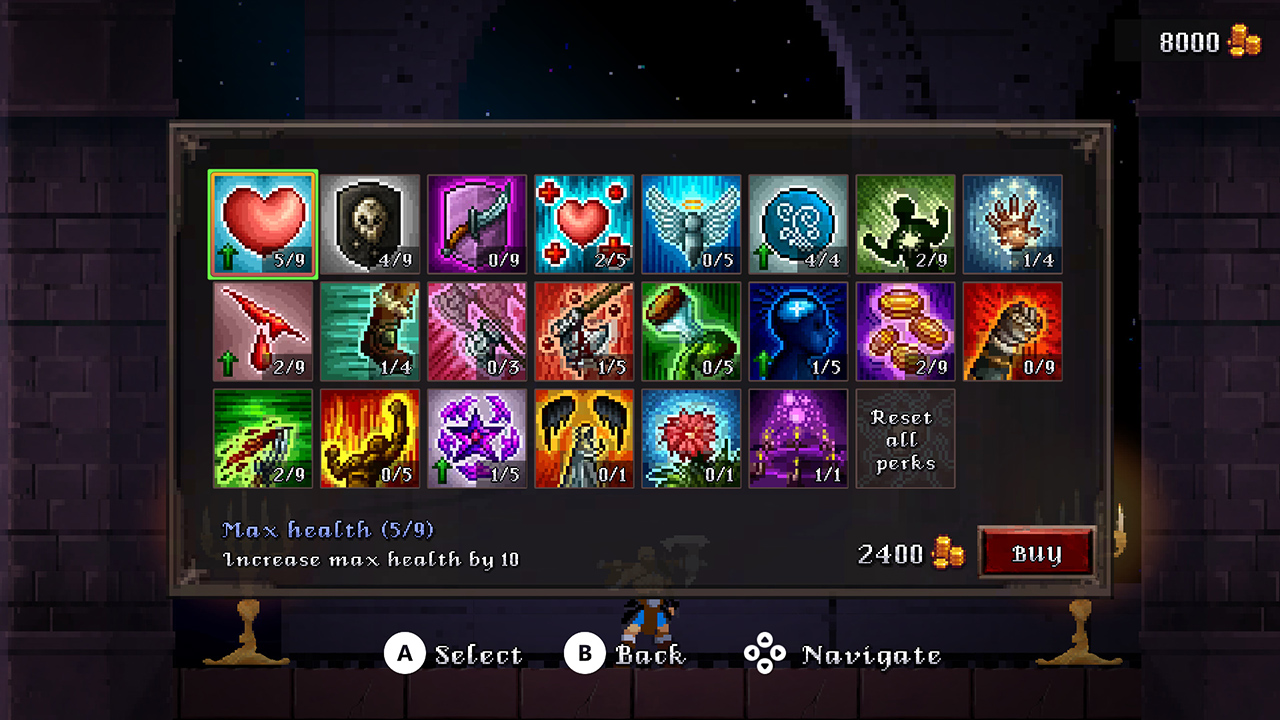Choose the purple candelabra perk
This screenshot has width=1280, height=720.
(797, 438)
